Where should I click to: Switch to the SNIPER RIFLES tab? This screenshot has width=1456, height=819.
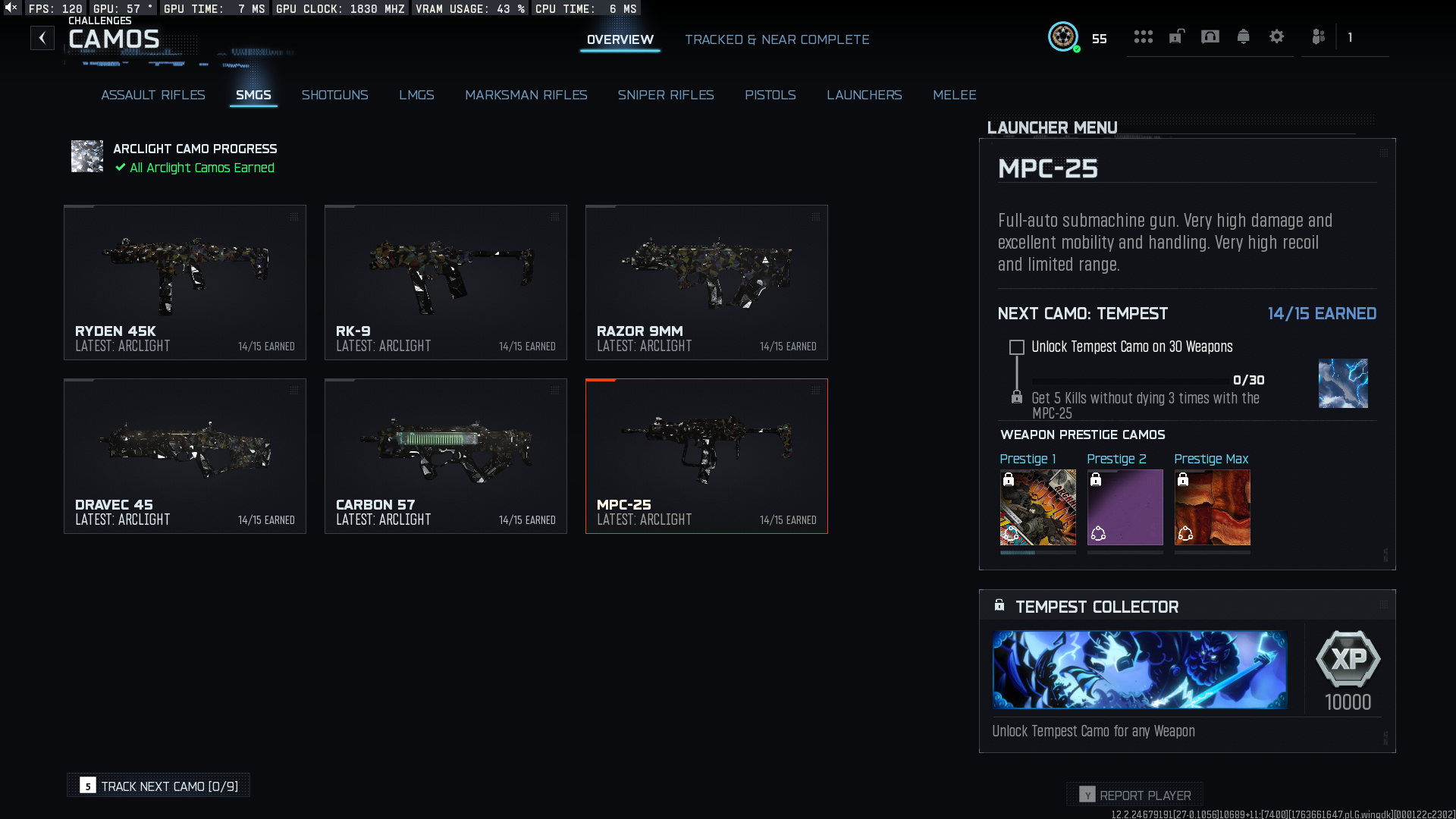666,95
